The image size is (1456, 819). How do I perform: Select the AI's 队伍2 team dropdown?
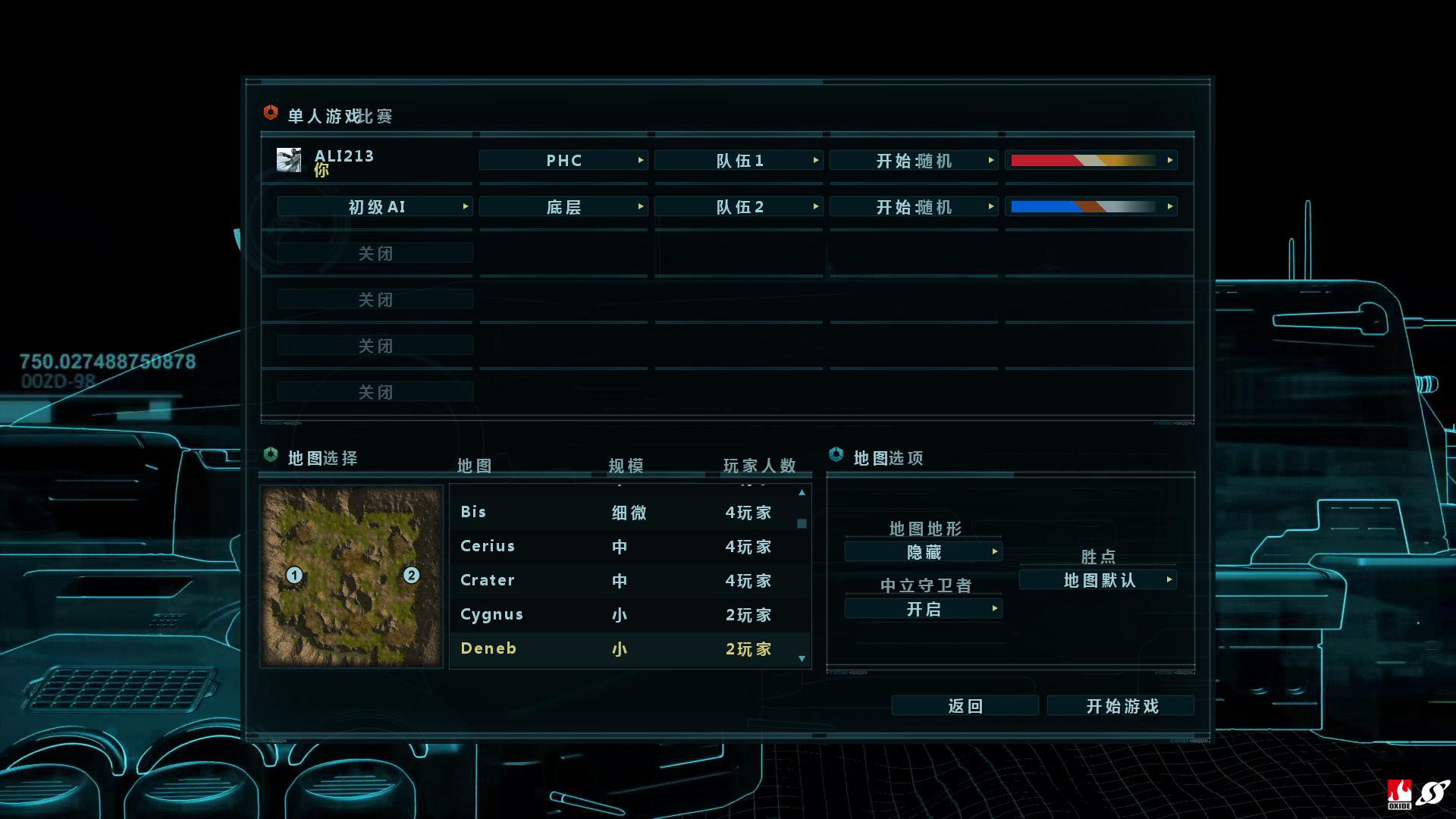738,207
